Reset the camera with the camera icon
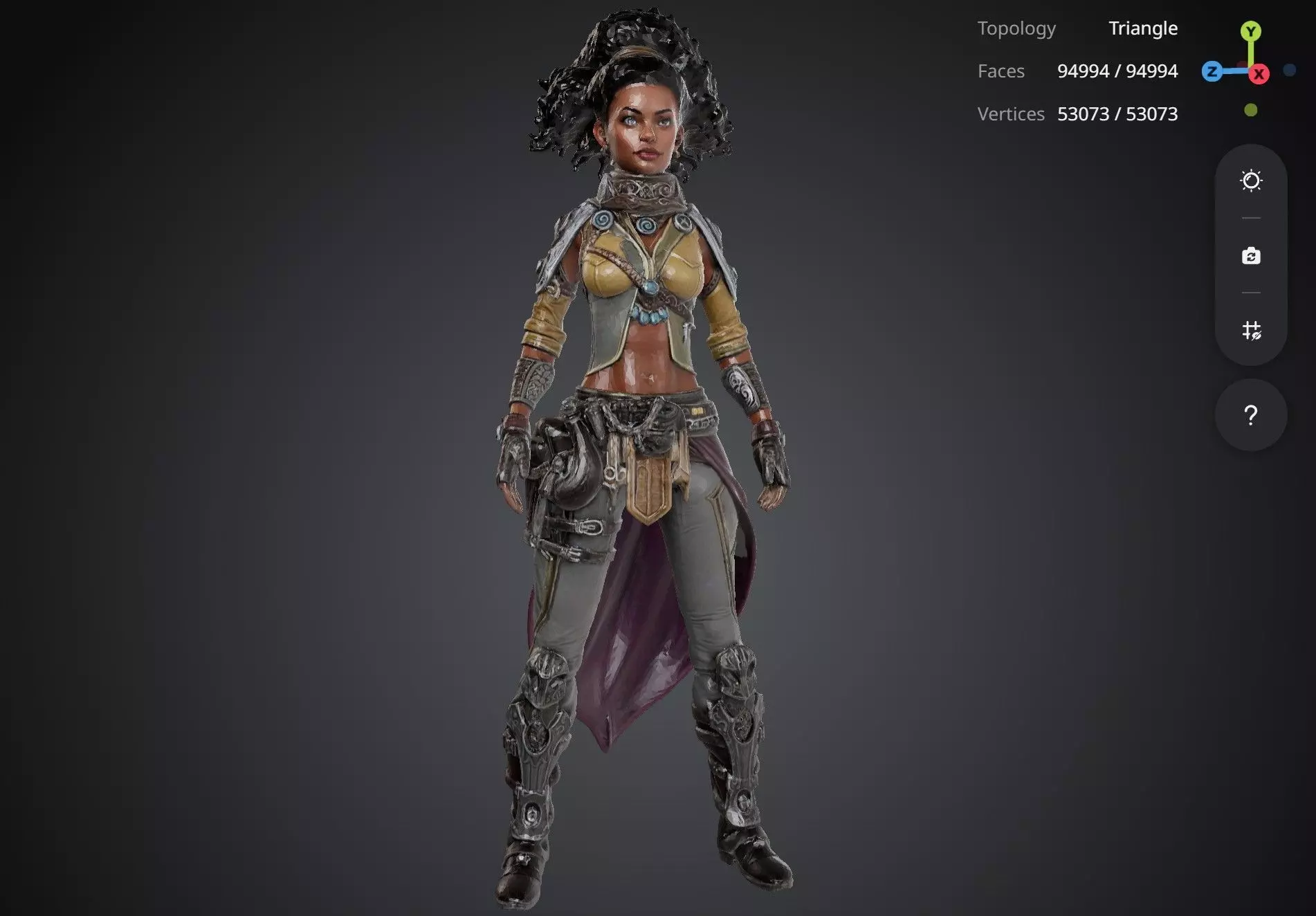Screen dimensions: 1316x916 click(x=1251, y=256)
